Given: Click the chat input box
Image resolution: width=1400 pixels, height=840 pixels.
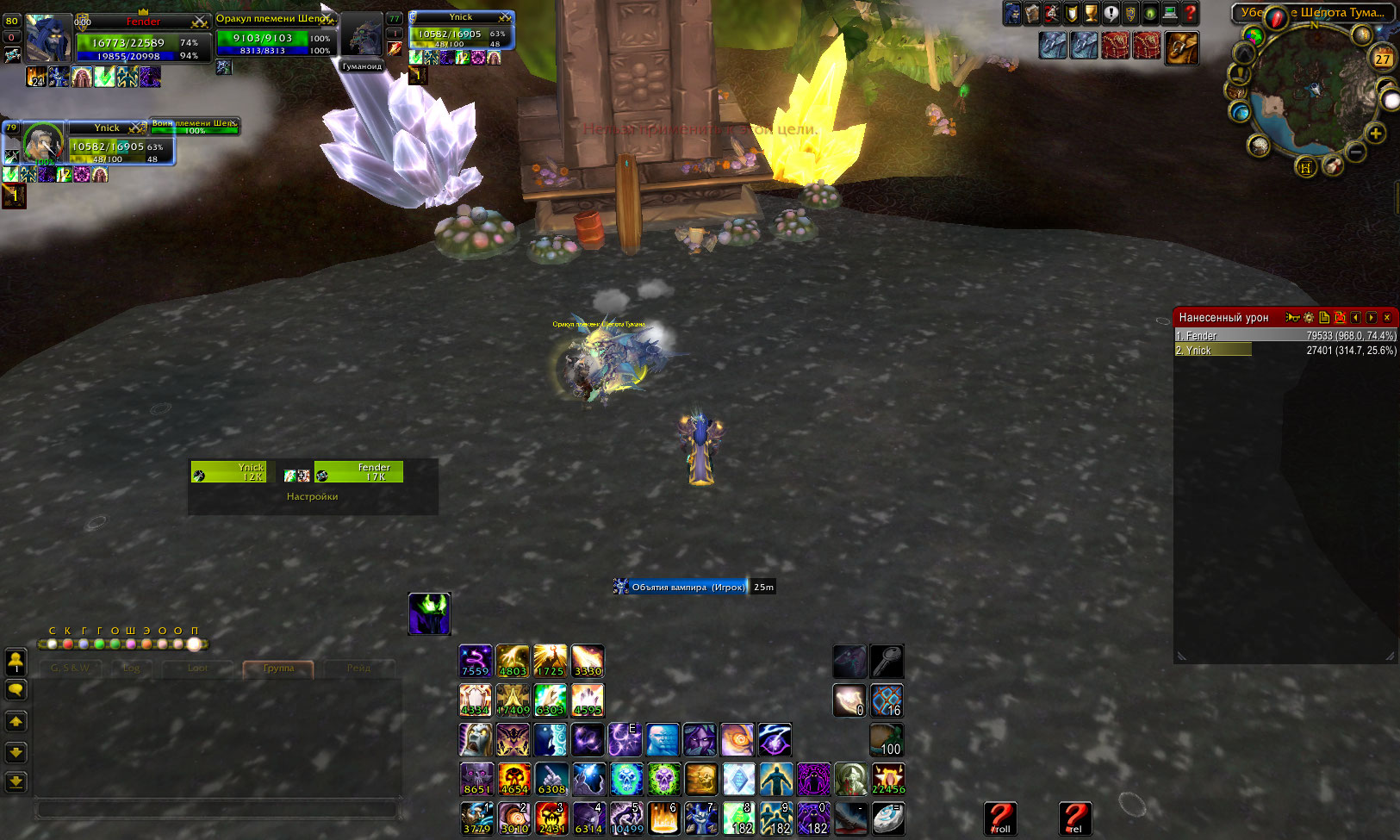Looking at the screenshot, I should [215, 810].
